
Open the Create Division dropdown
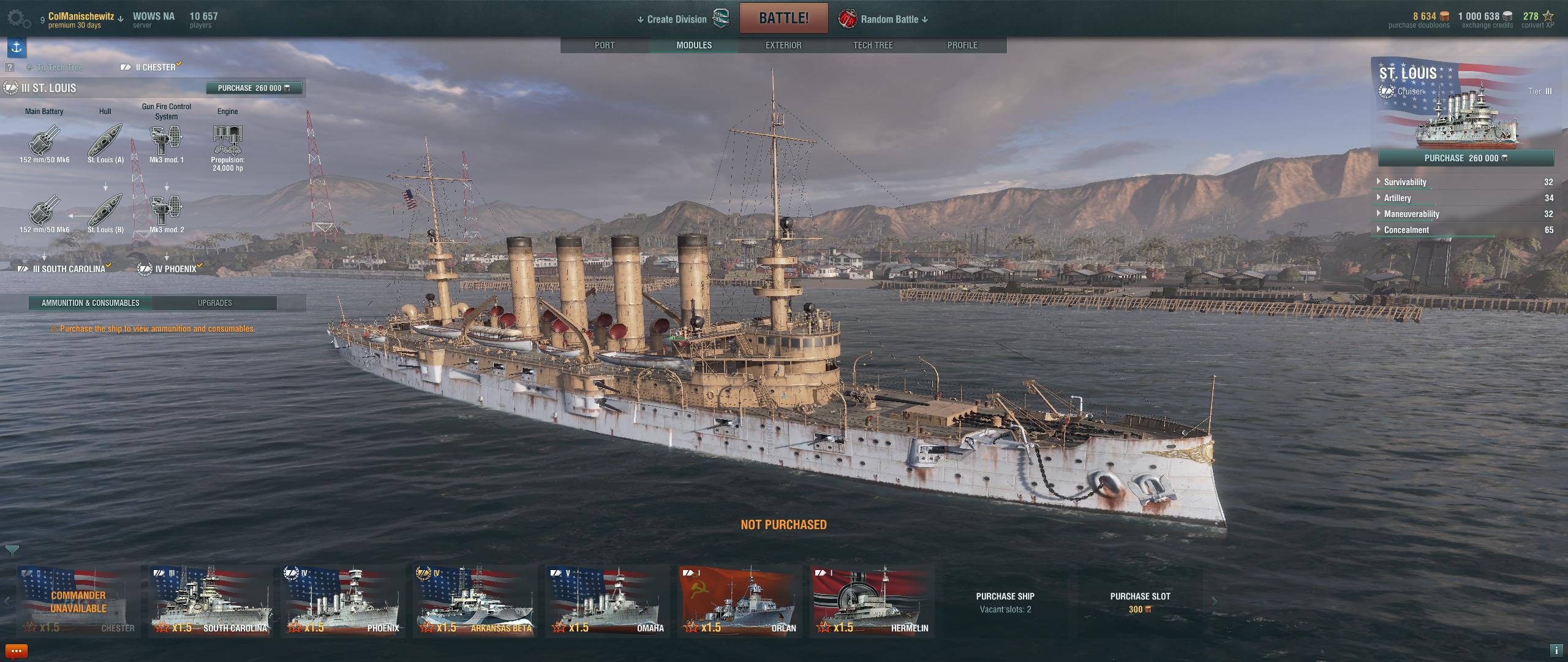[x=672, y=20]
